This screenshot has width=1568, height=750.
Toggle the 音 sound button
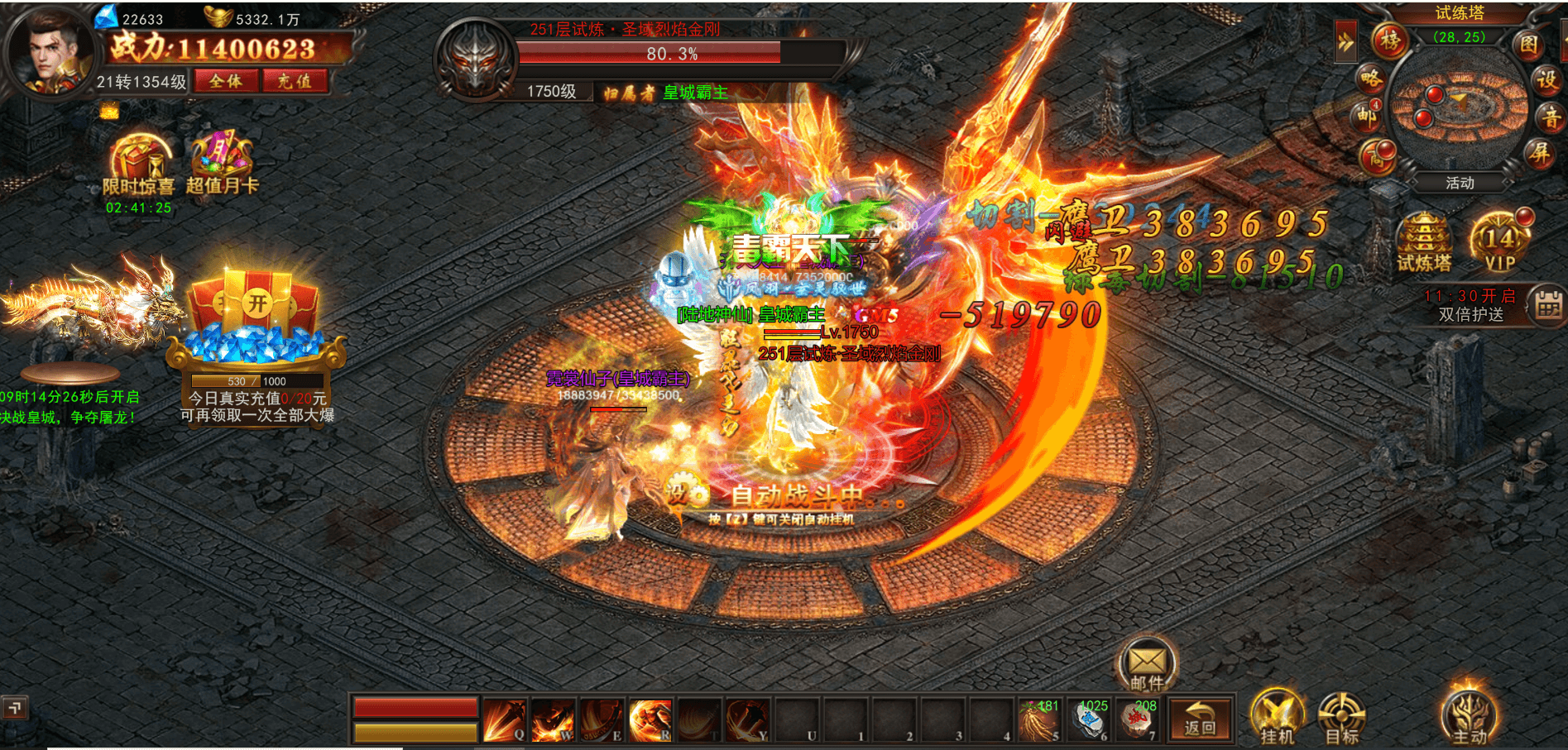(1551, 117)
